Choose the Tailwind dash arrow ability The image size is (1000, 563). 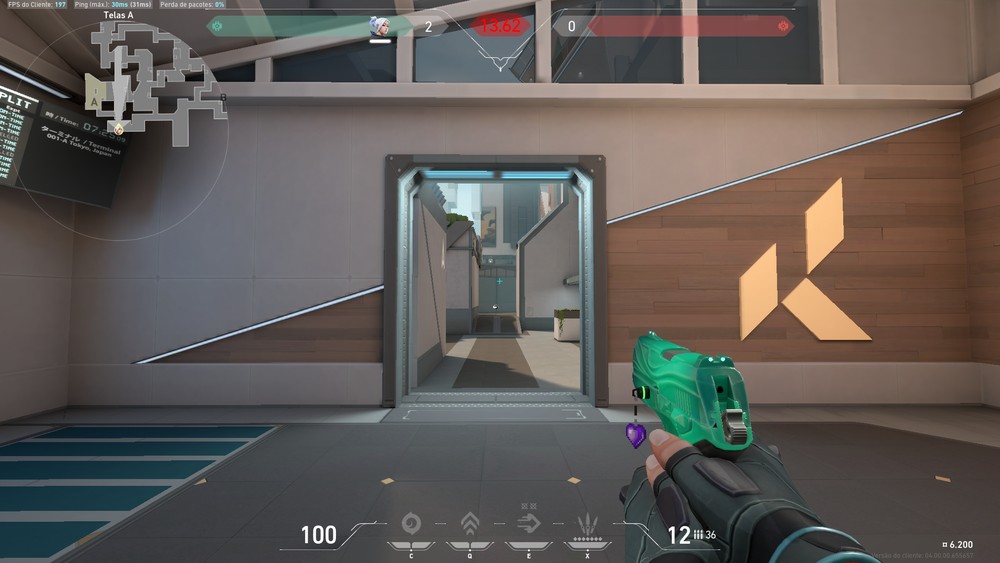(x=528, y=522)
